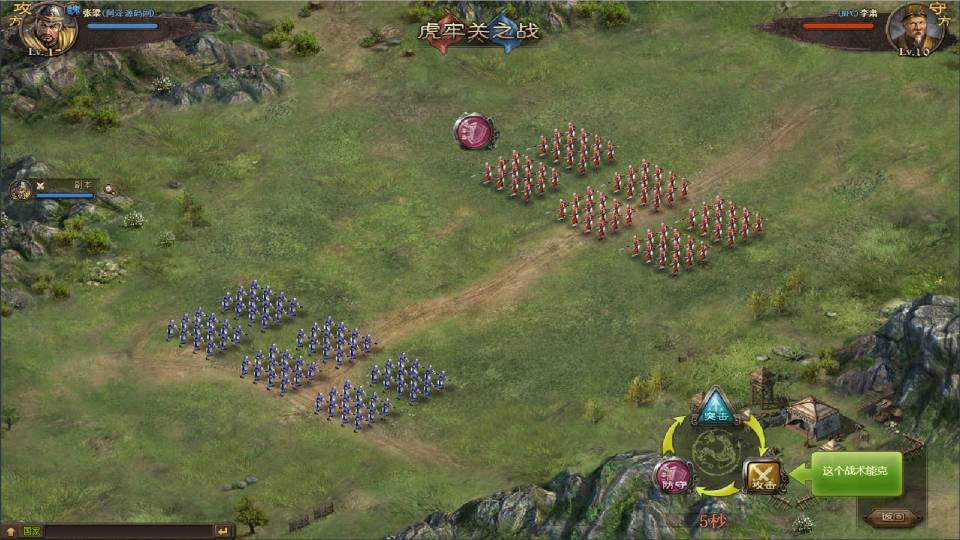Choose the 突击 (charge) tactic triangle
The image size is (960, 540).
[715, 405]
